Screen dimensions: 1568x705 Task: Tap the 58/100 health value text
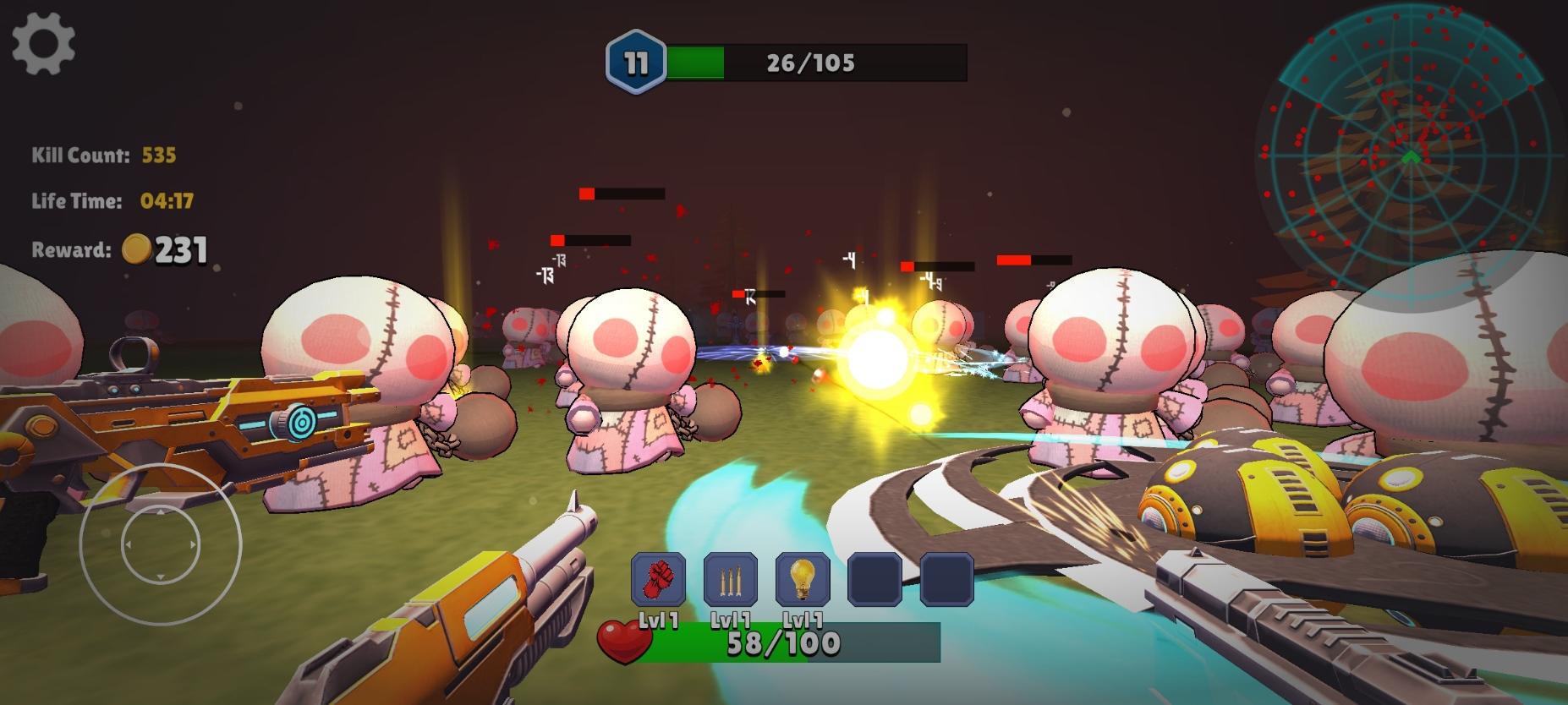click(x=785, y=642)
